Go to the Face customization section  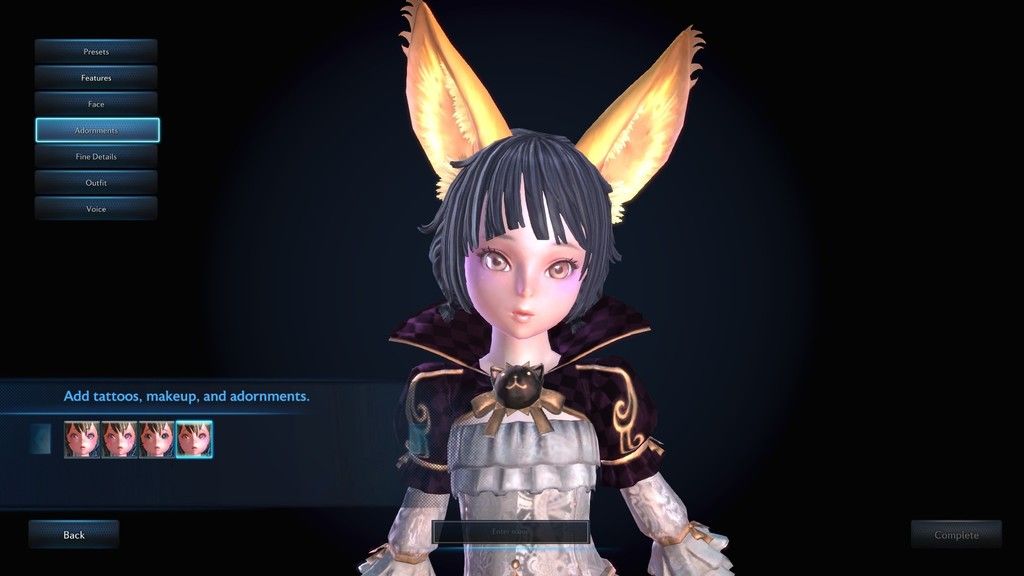pyautogui.click(x=96, y=104)
